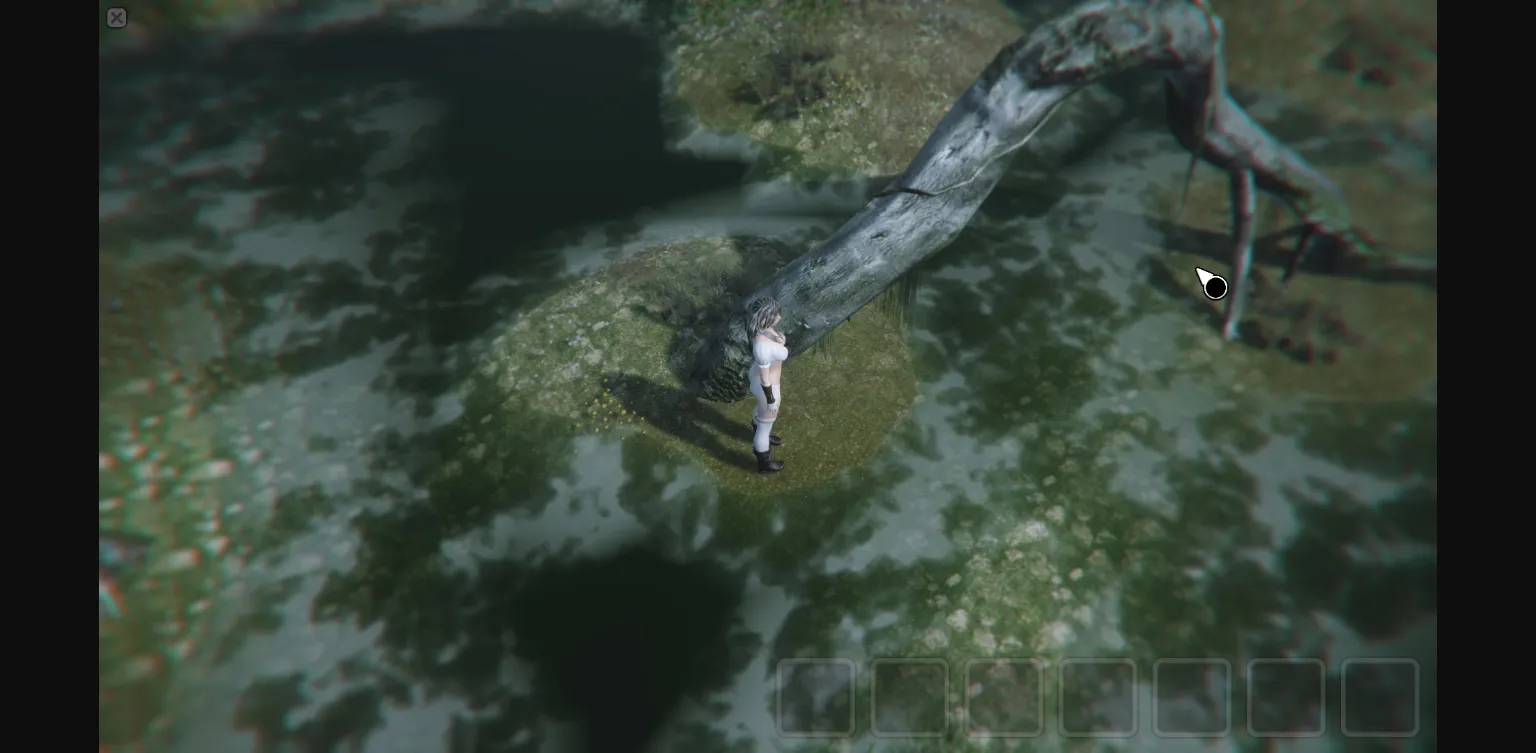Screen dimensions: 1536x753
Task: Click the empty slot left of center hotbar
Action: pyautogui.click(x=1005, y=697)
